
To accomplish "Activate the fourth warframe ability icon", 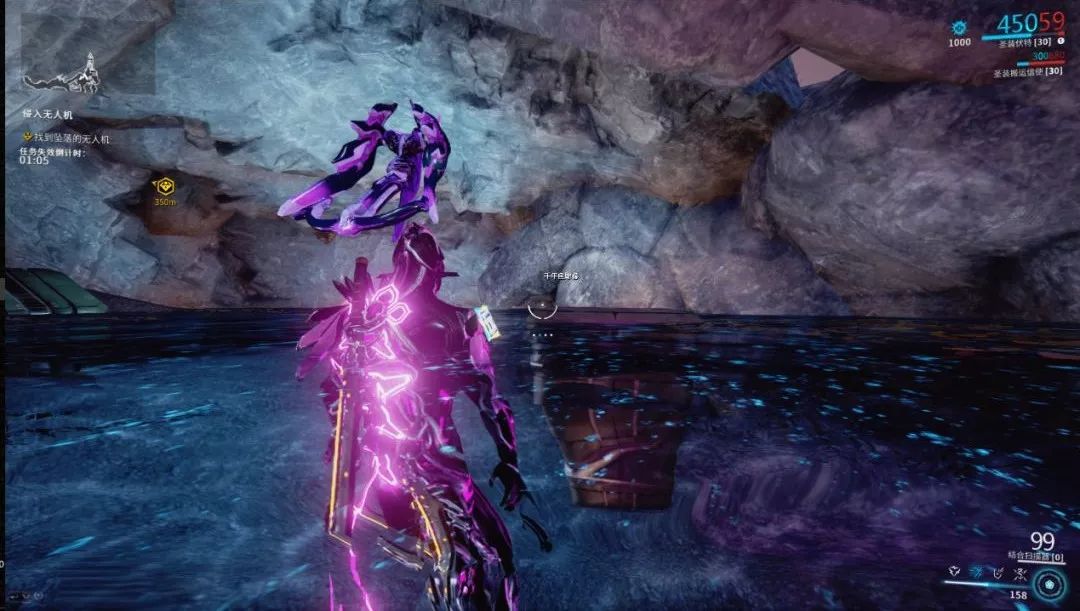I will click(x=1018, y=572).
